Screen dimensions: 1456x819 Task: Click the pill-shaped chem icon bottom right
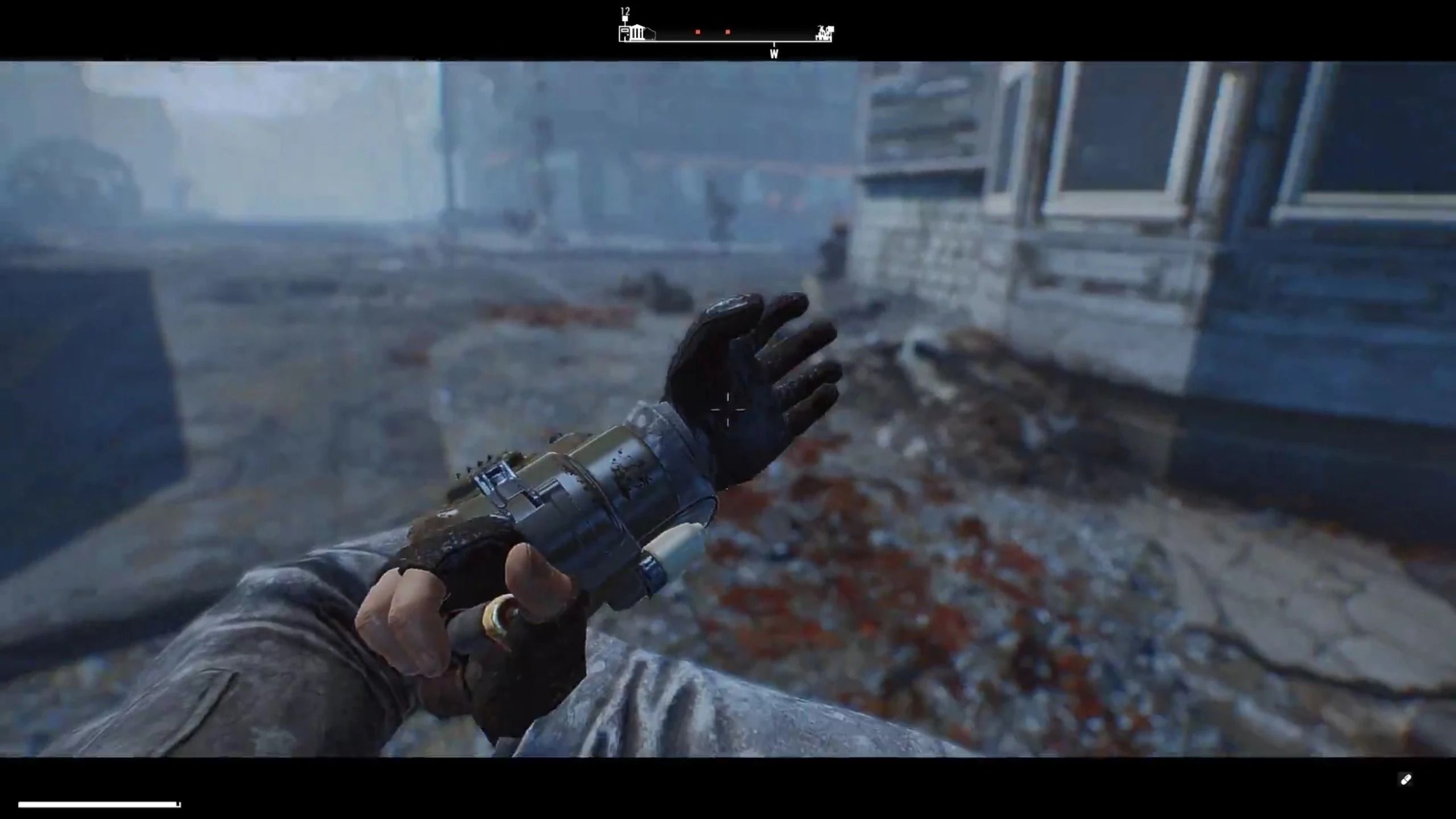[x=1406, y=780]
